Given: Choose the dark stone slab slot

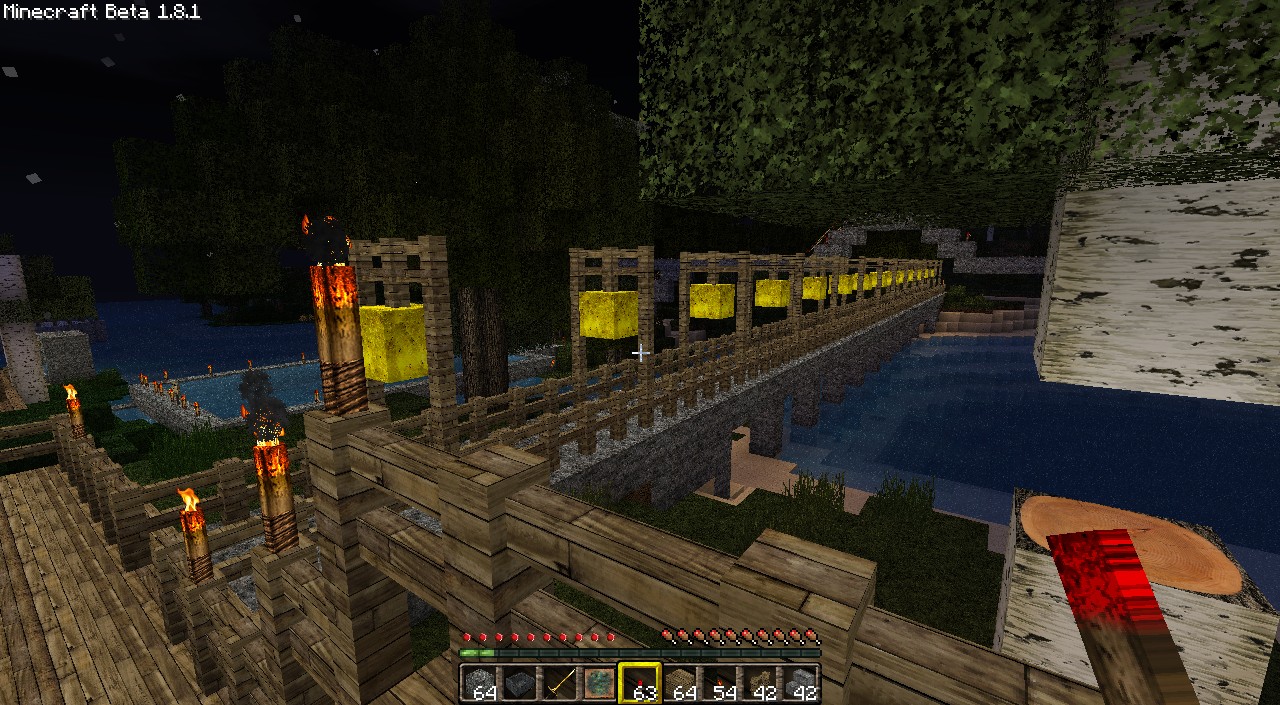Looking at the screenshot, I should pos(519,683).
